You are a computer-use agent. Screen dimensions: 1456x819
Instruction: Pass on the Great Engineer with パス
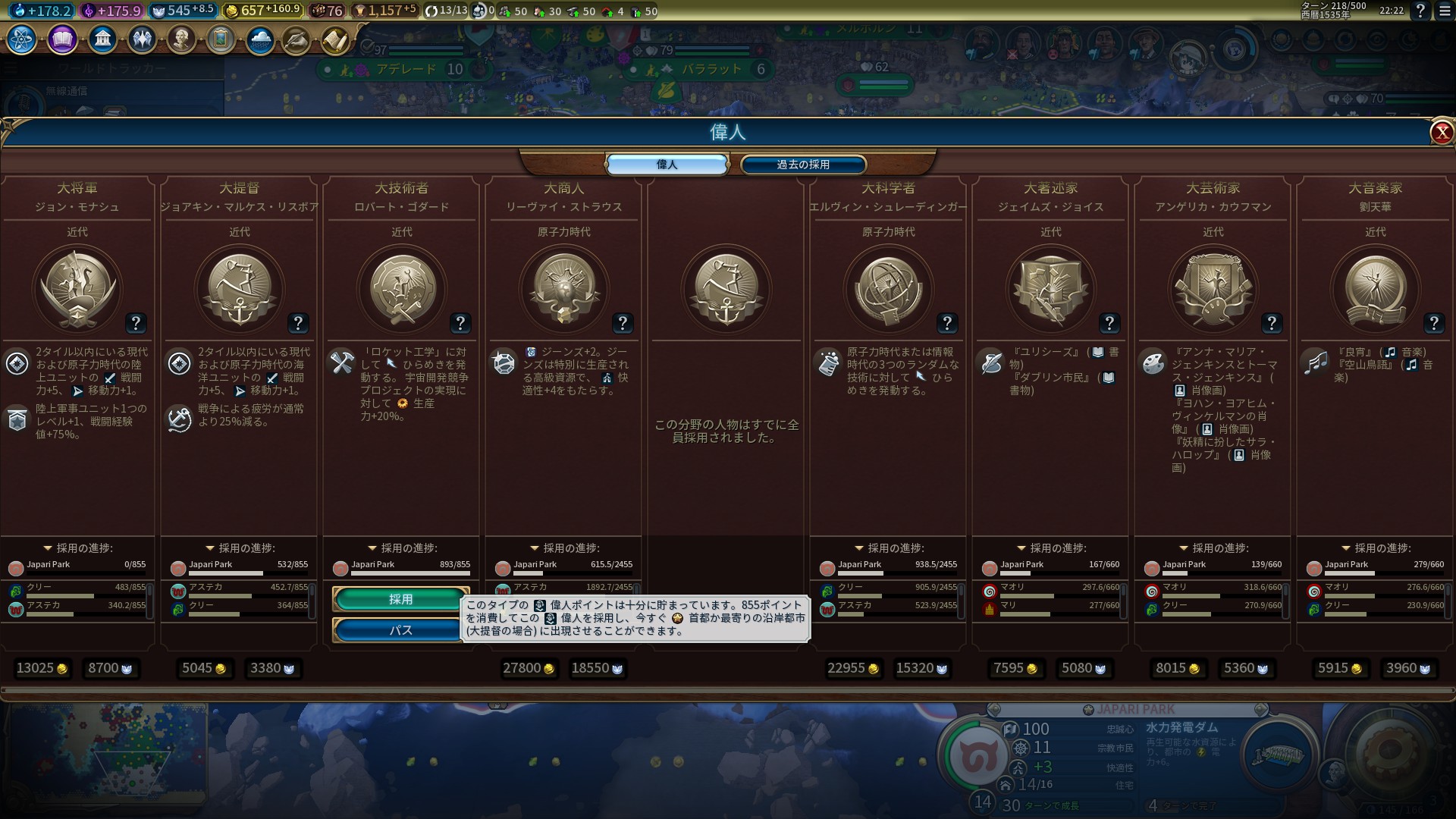[x=399, y=630]
